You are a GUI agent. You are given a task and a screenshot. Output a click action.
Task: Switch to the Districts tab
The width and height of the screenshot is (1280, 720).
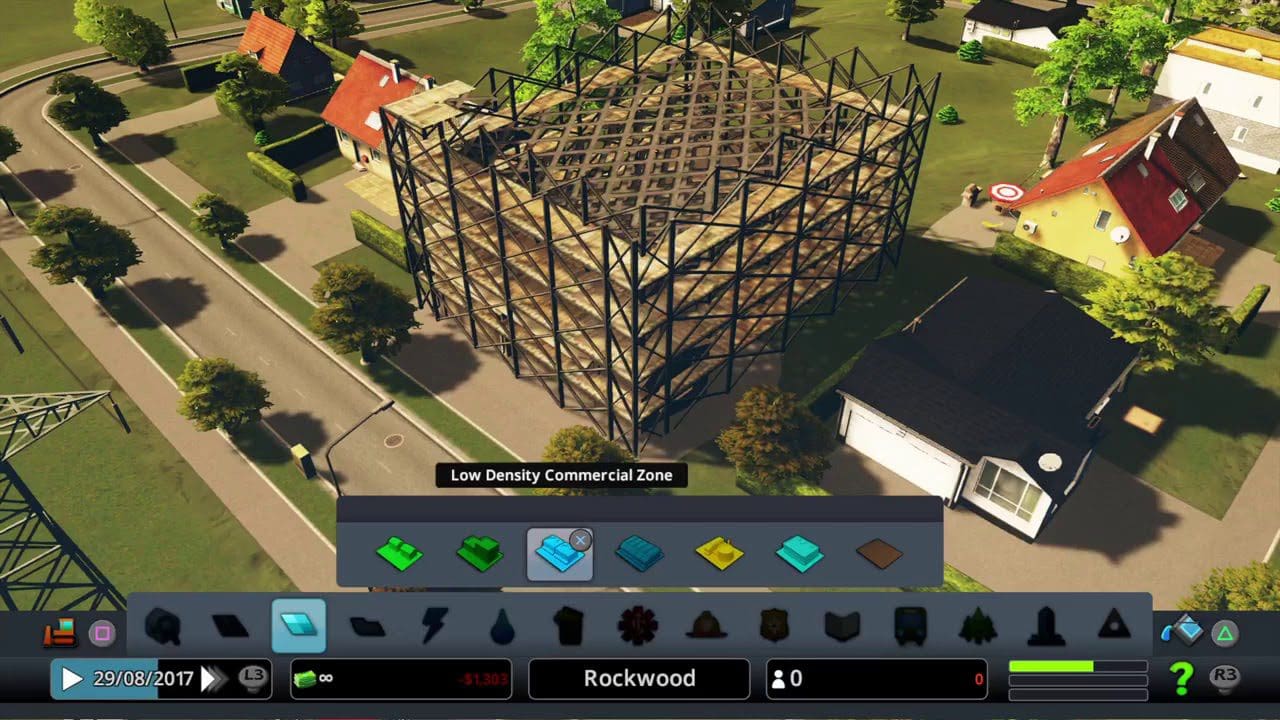click(x=367, y=627)
